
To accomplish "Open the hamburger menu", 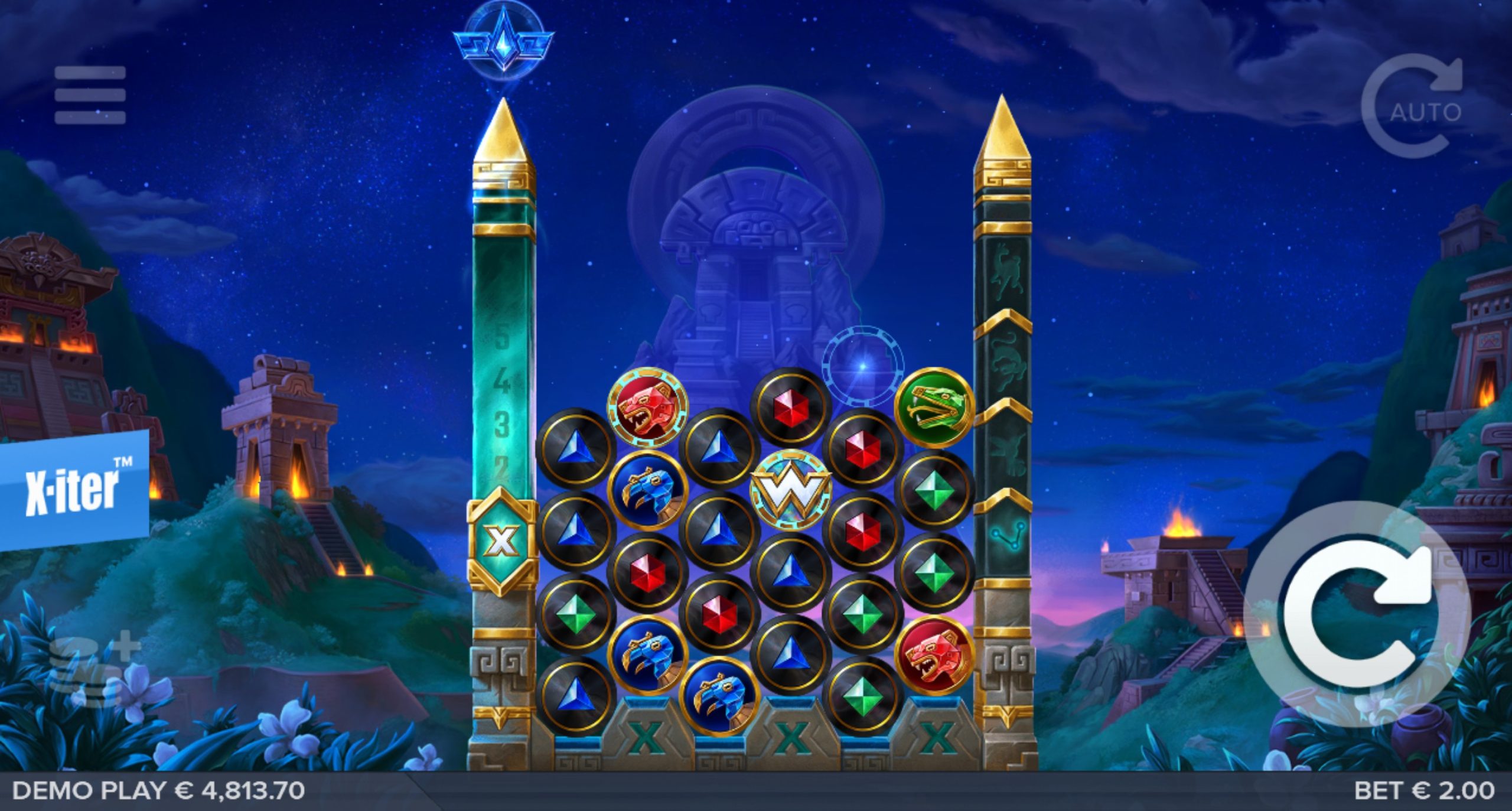I will pyautogui.click(x=90, y=95).
